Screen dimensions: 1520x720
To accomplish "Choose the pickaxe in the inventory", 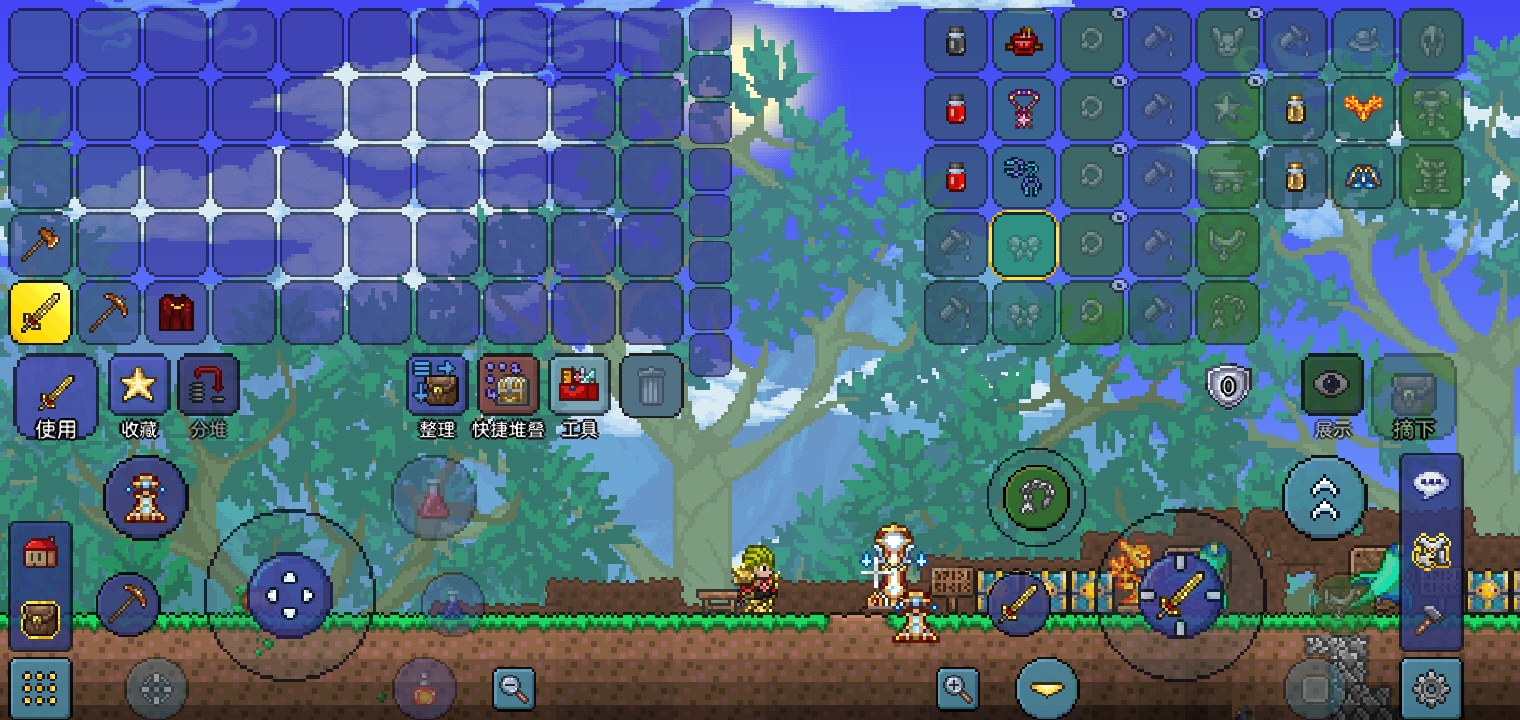I will 108,312.
